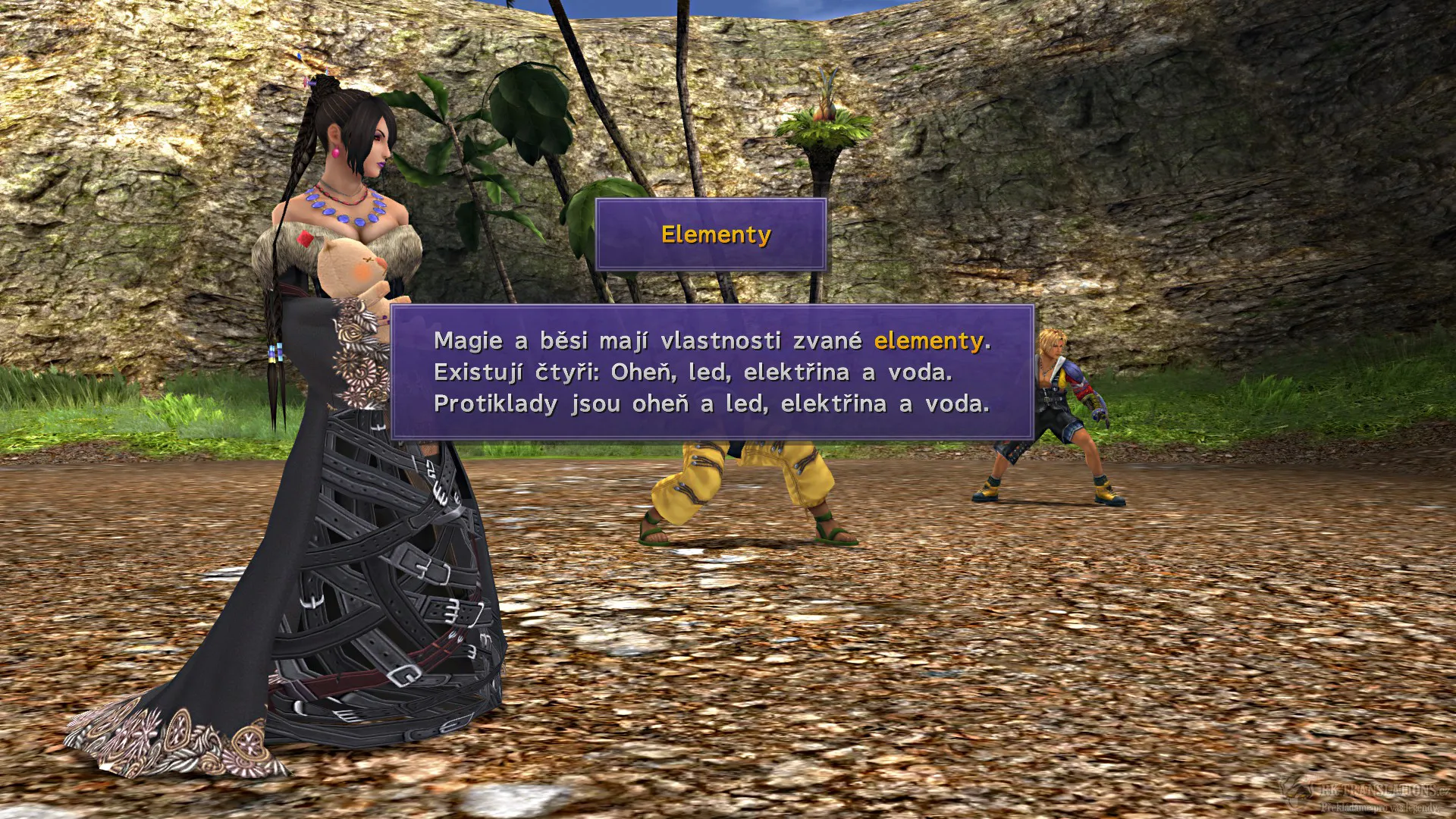The height and width of the screenshot is (819, 1456).
Task: Click the rocky cliff wall background
Action: coord(1251,190)
